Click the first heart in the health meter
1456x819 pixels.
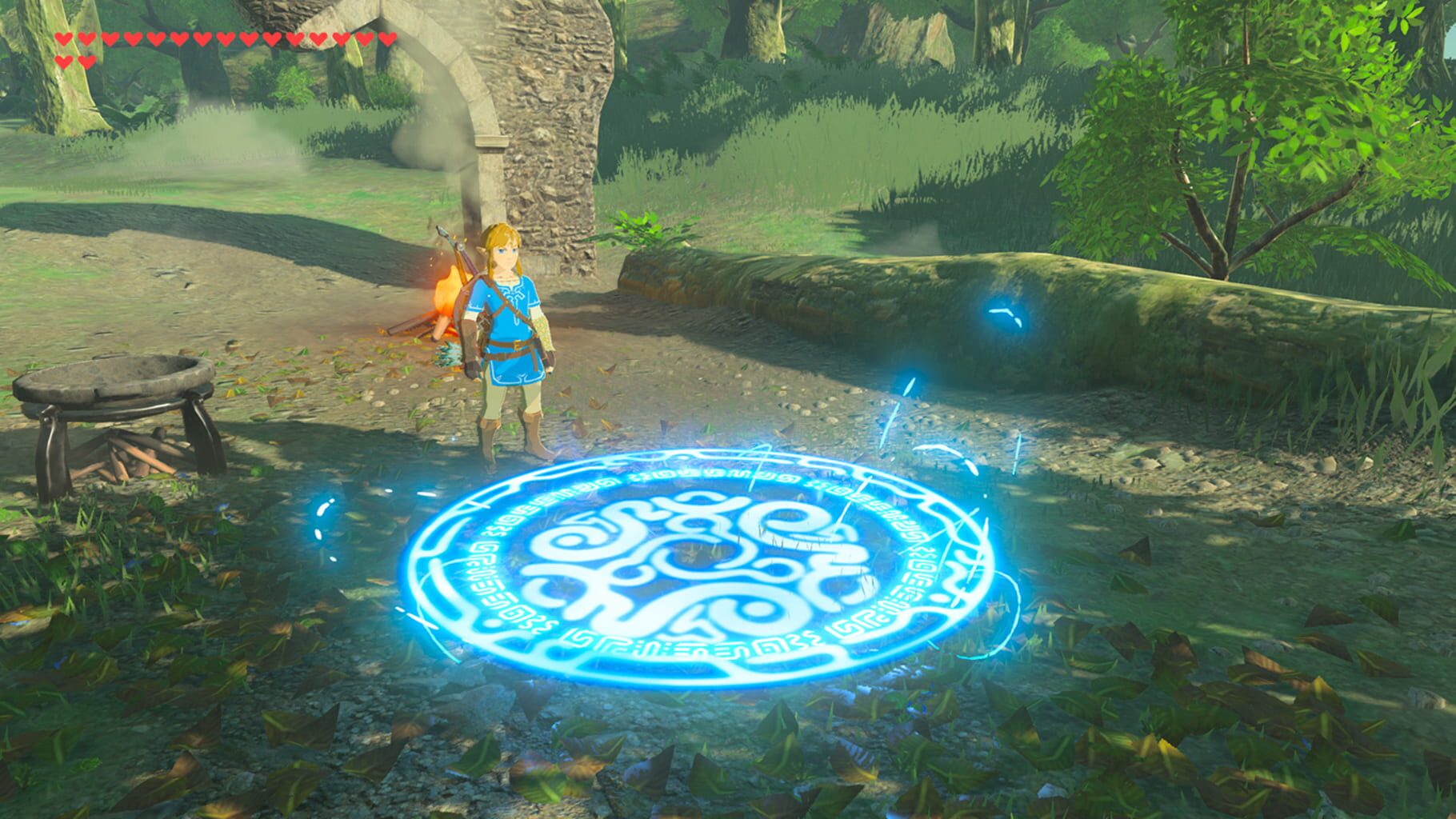click(x=62, y=38)
